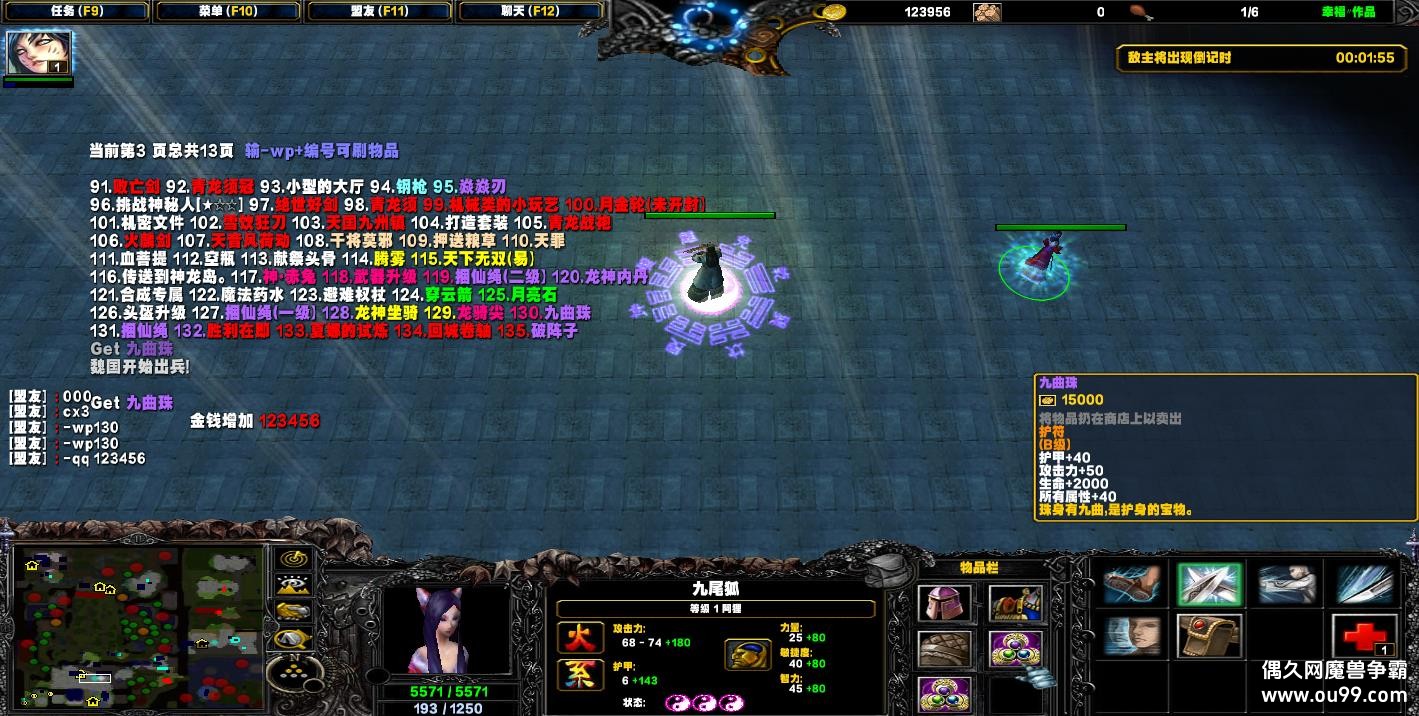The height and width of the screenshot is (716, 1419).
Task: Select the hero icon in the top-left corner
Action: 24,53
